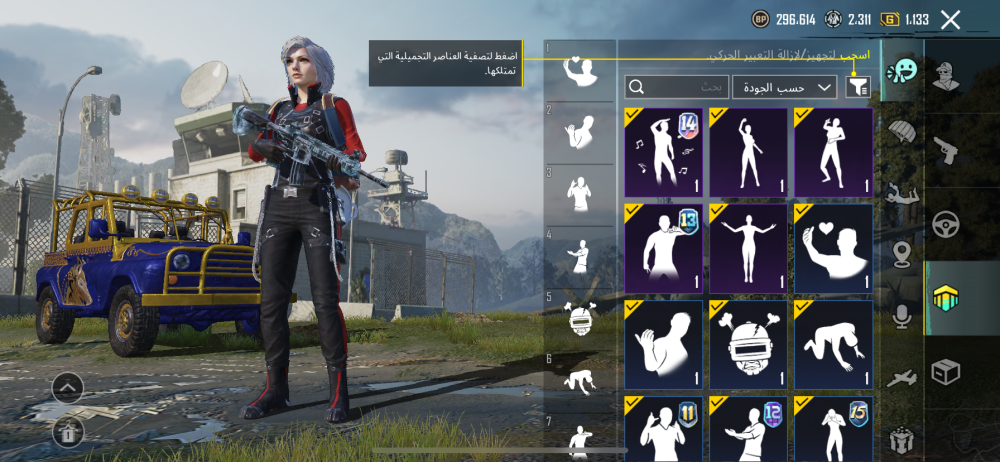Screen dimensions: 1000x462
Task: Select the emote with the 11 badge
Action: click(x=664, y=428)
